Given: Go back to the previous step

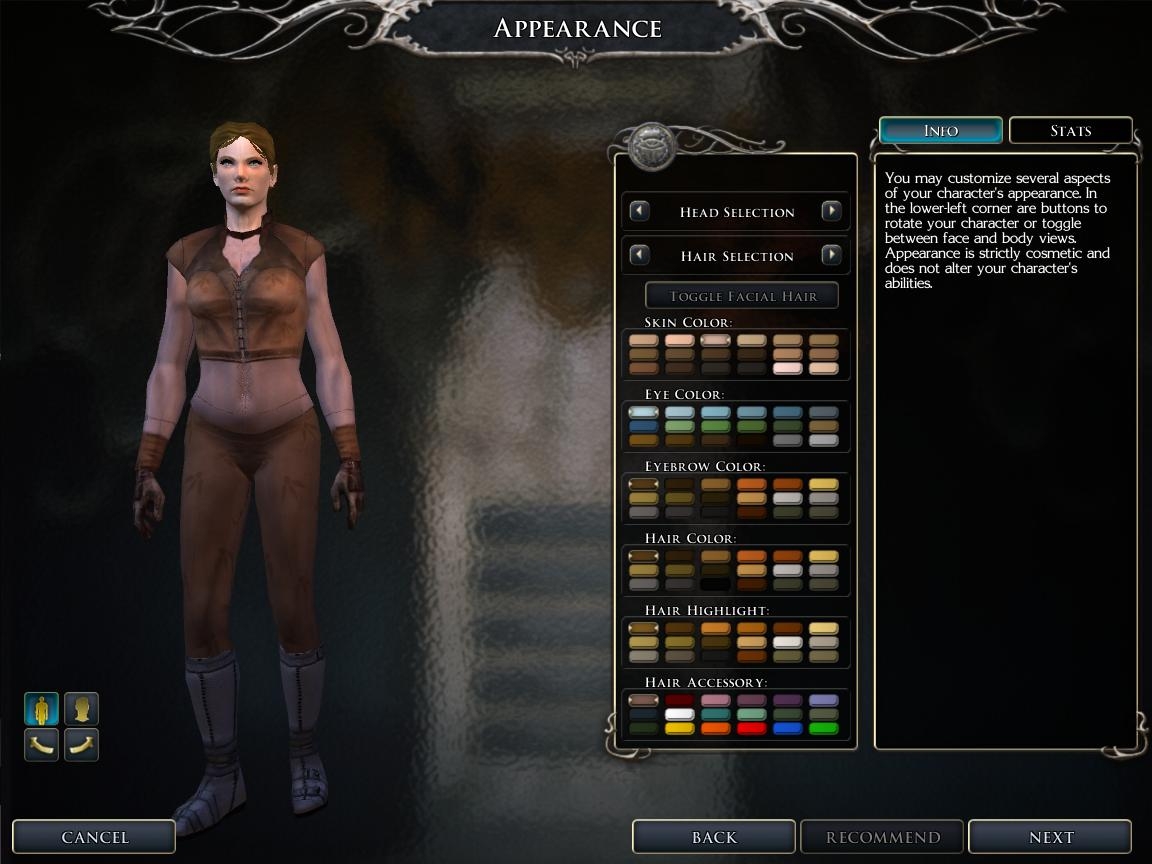Looking at the screenshot, I should (x=713, y=837).
